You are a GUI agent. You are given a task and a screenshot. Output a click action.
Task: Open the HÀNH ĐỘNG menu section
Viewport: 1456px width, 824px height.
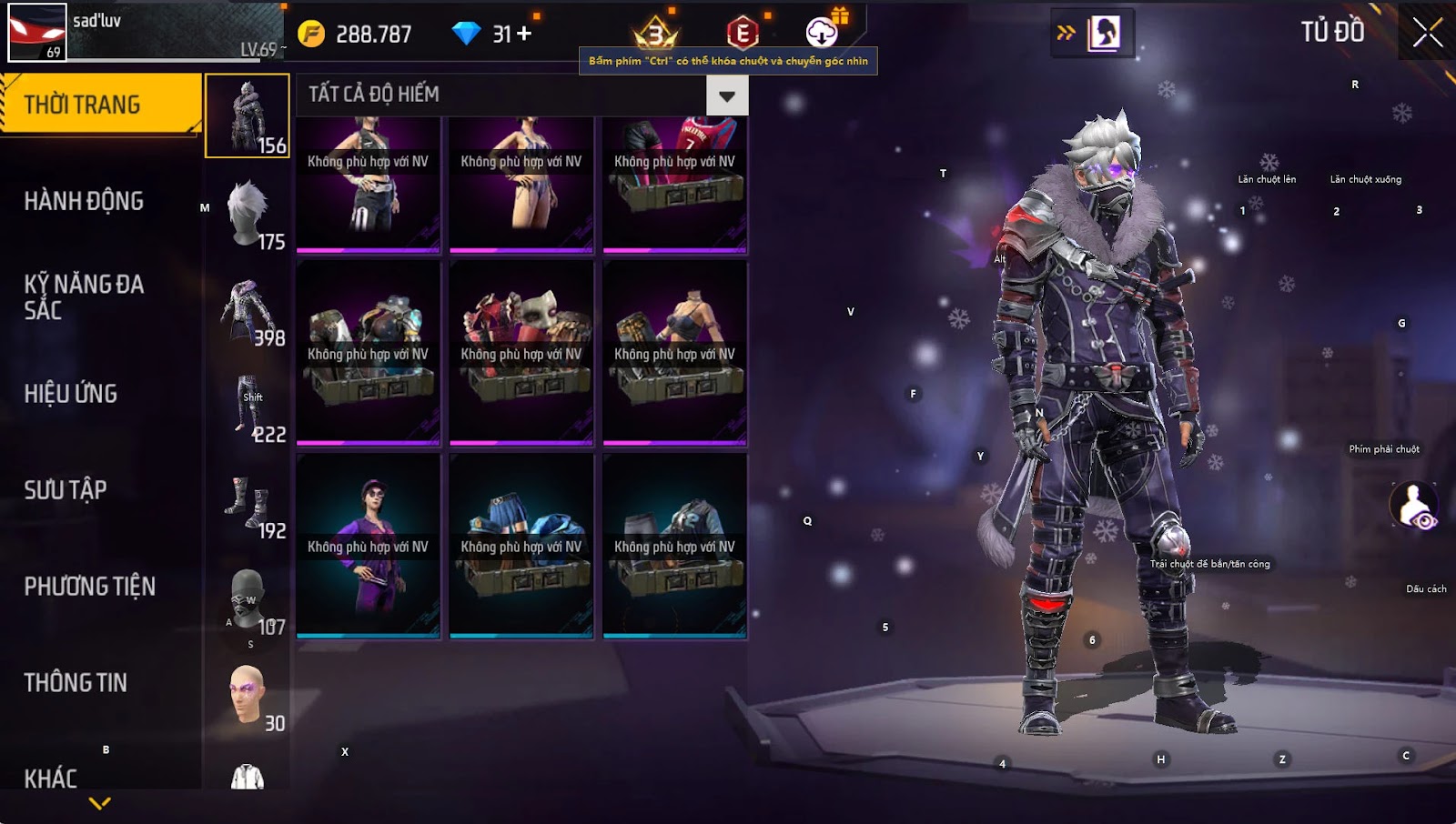(84, 201)
